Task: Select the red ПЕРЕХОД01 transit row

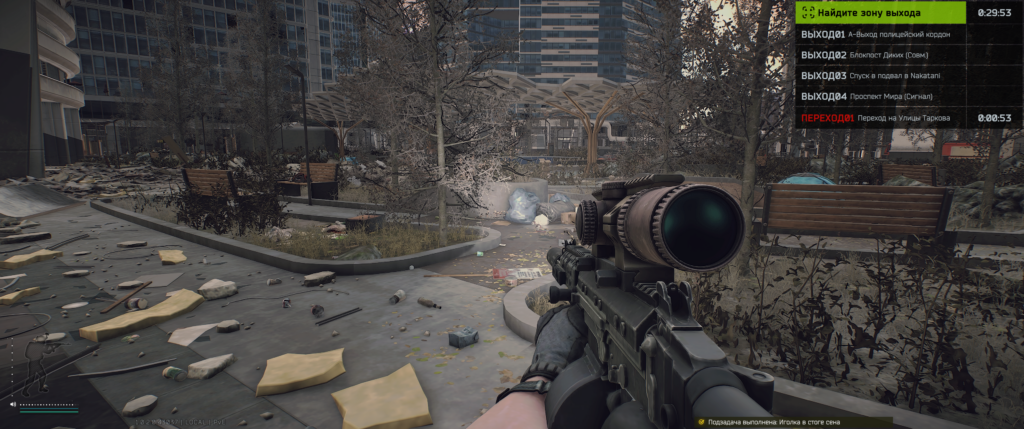Action: [880, 118]
